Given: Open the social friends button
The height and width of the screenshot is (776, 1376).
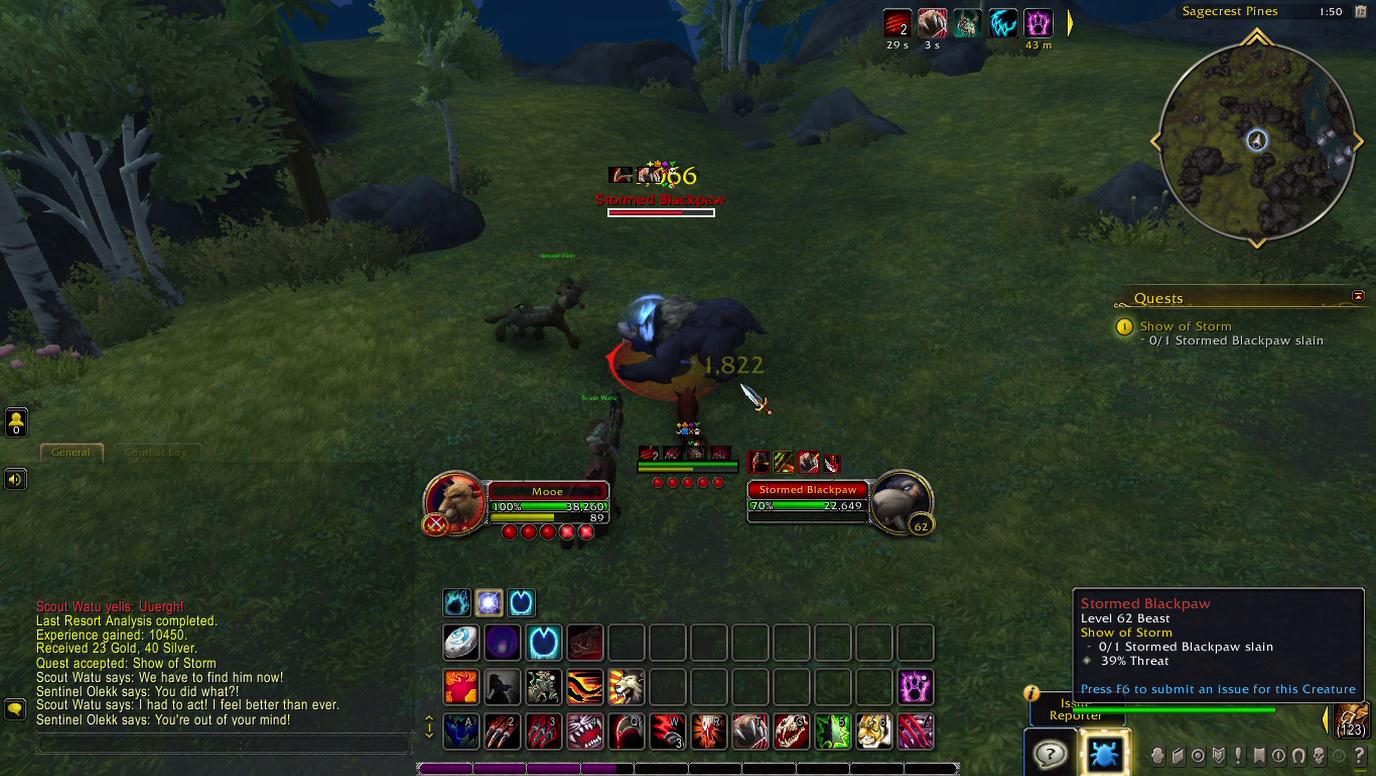Looking at the screenshot, I should click(16, 423).
